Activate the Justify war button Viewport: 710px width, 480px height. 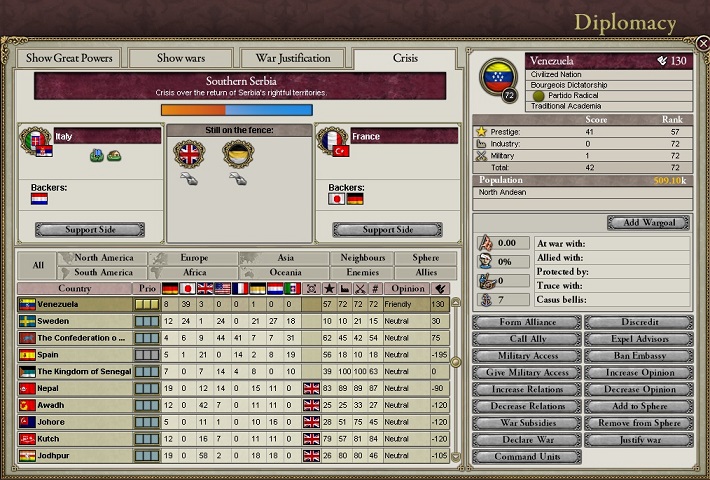coord(638,440)
